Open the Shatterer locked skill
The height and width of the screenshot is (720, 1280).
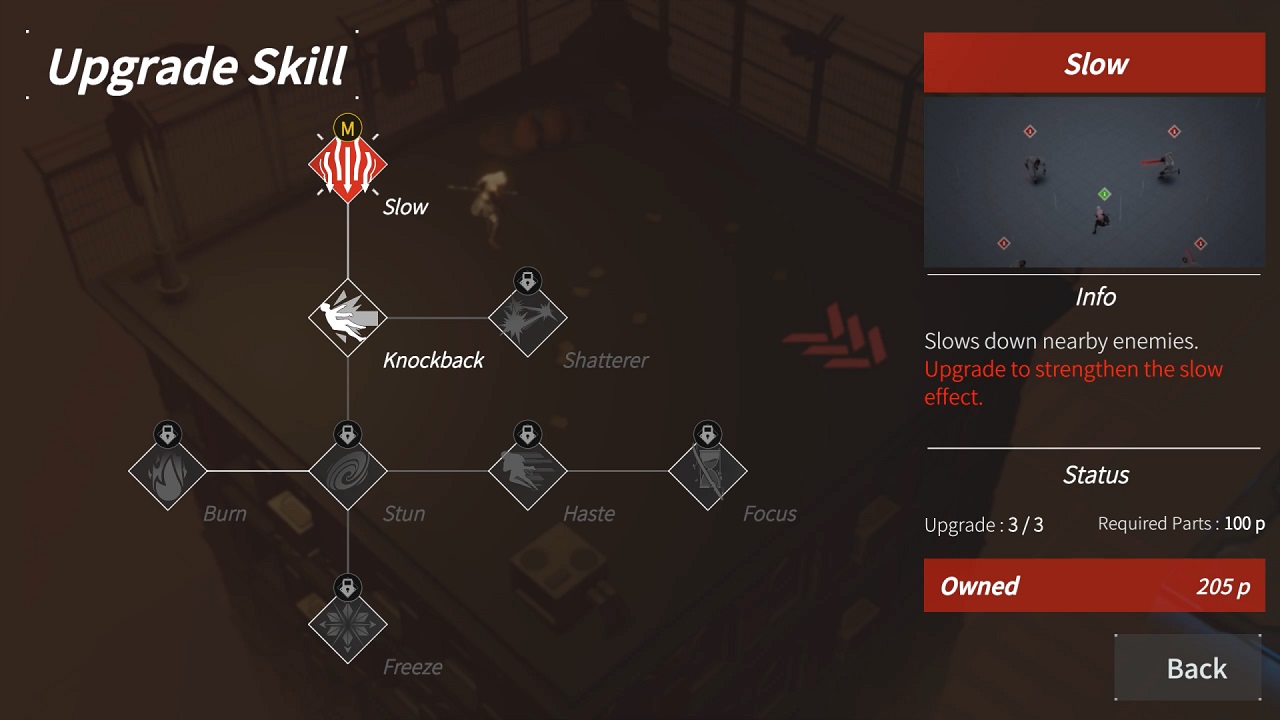pos(528,318)
